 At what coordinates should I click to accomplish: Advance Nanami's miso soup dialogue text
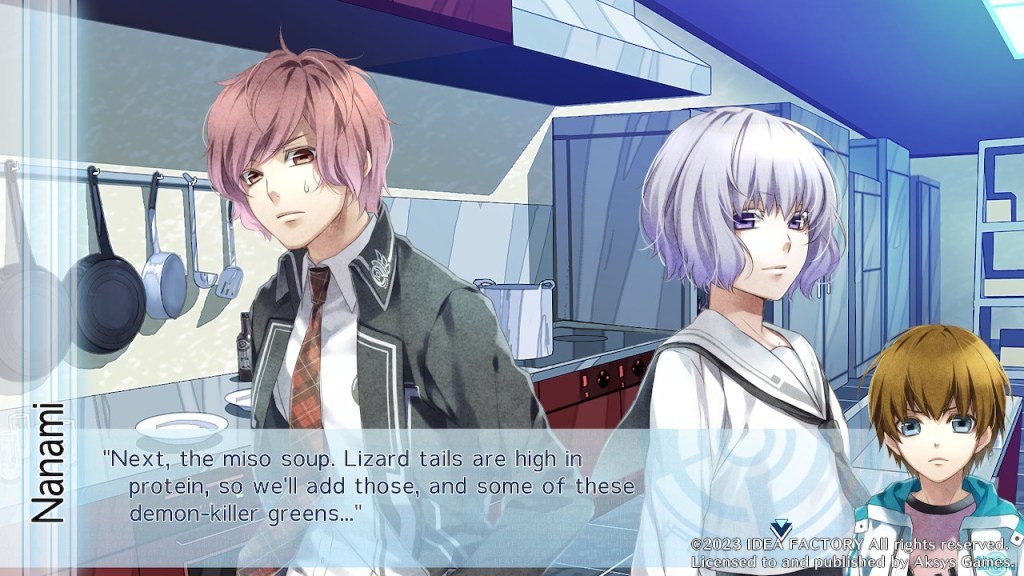[x=370, y=486]
